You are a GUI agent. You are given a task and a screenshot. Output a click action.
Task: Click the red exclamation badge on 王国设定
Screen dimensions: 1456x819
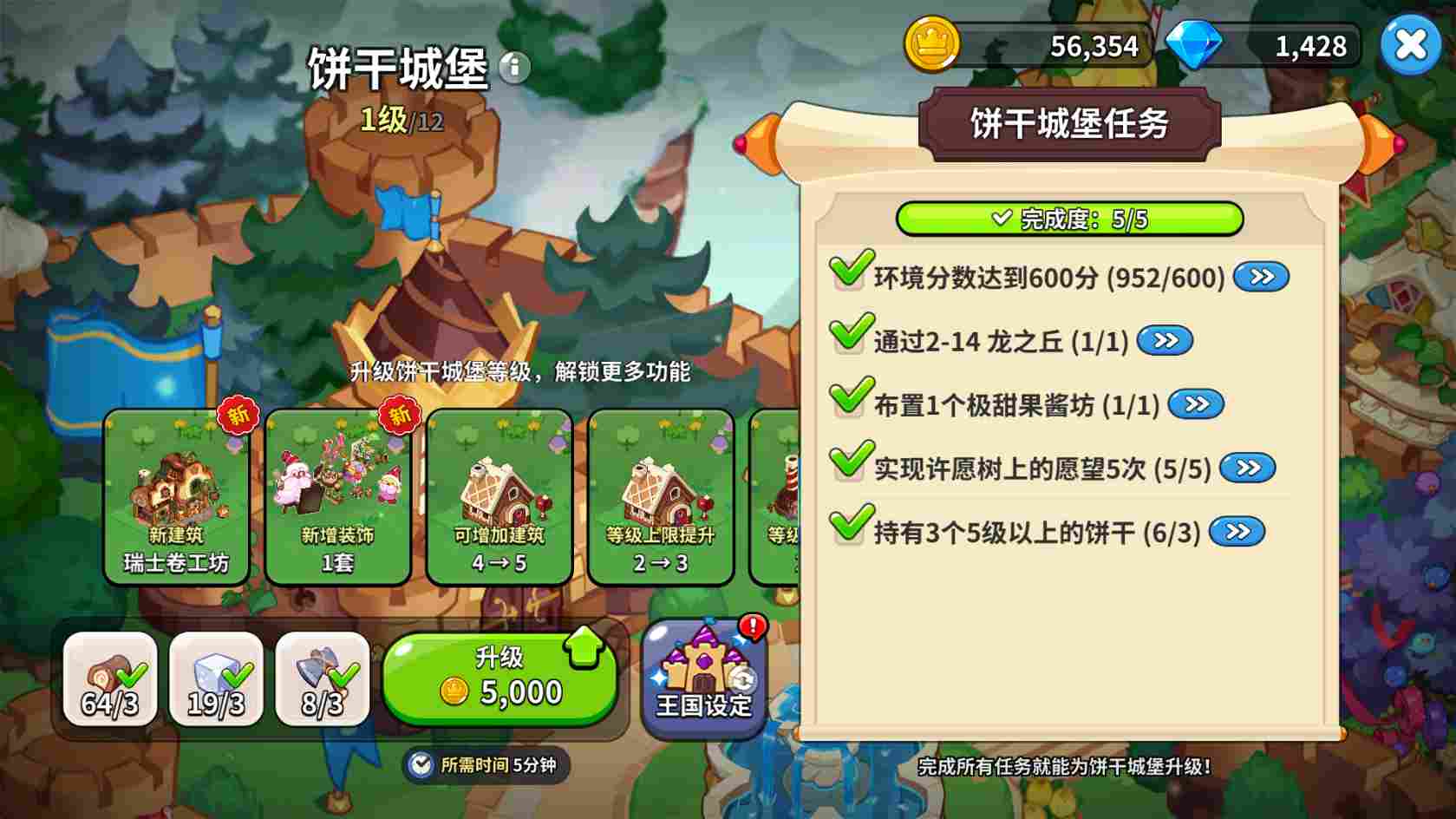click(752, 626)
